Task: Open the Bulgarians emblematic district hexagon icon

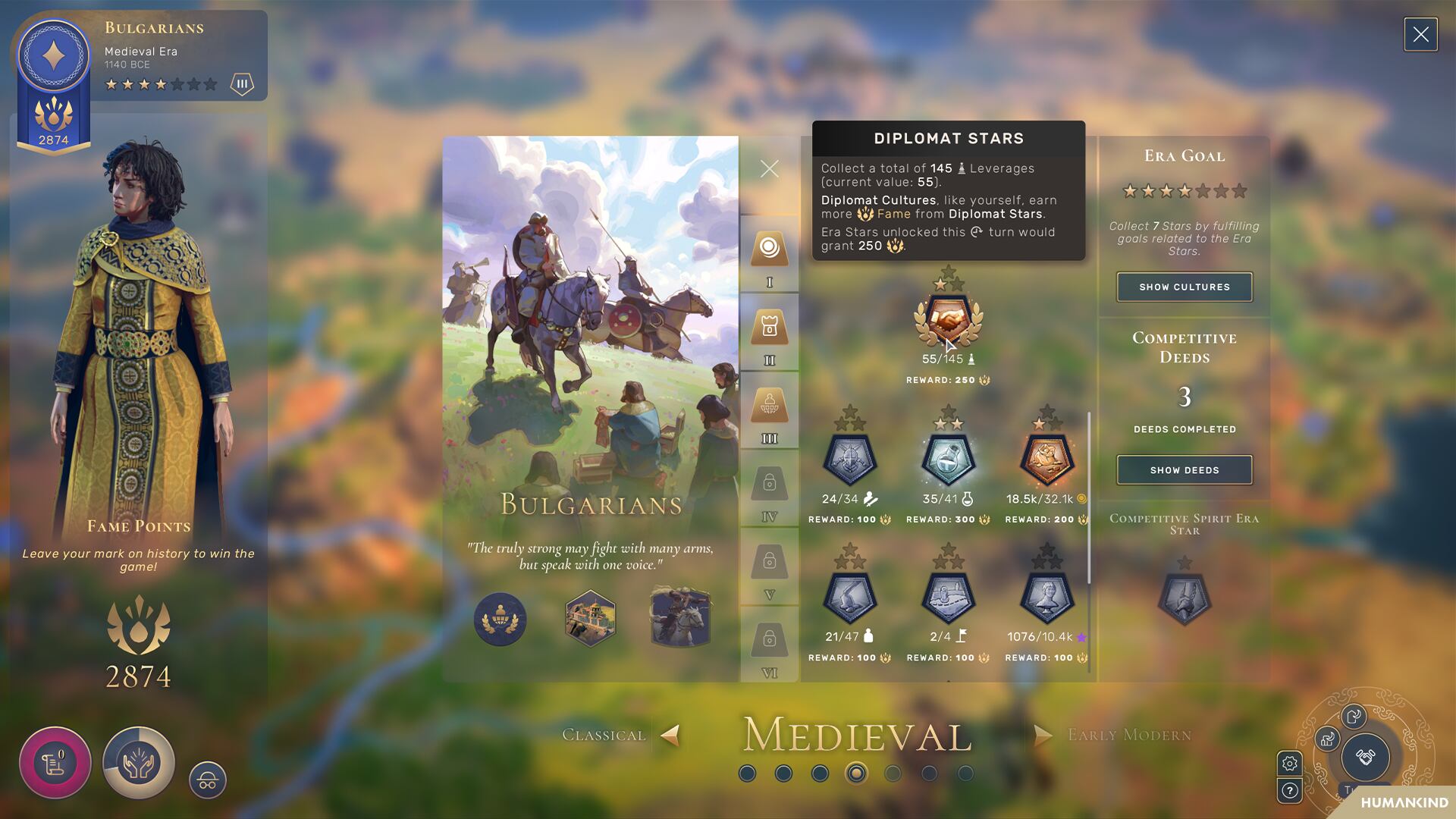Action: pos(590,619)
